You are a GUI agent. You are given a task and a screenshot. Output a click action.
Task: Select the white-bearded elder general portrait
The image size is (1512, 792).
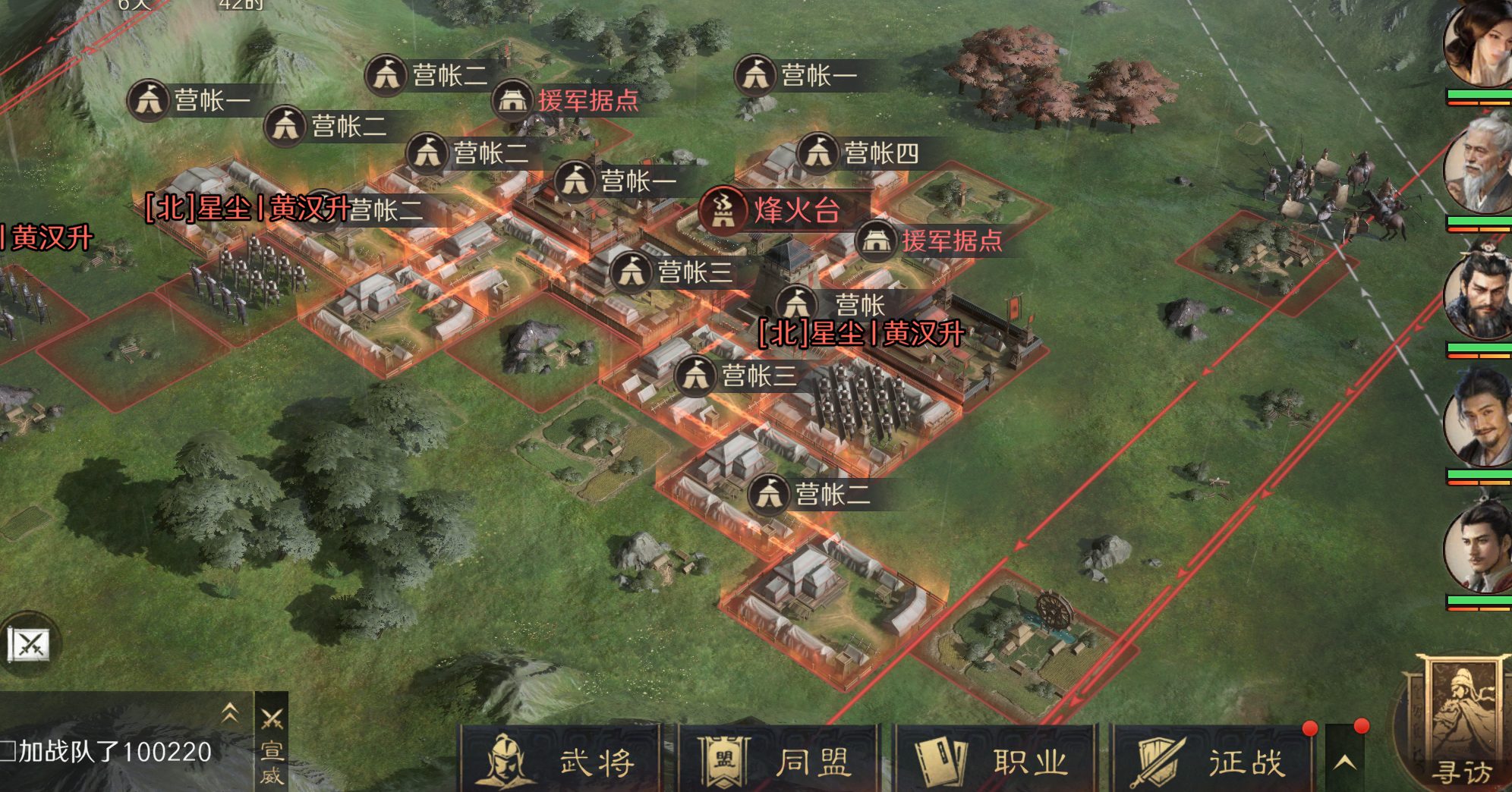[1479, 167]
